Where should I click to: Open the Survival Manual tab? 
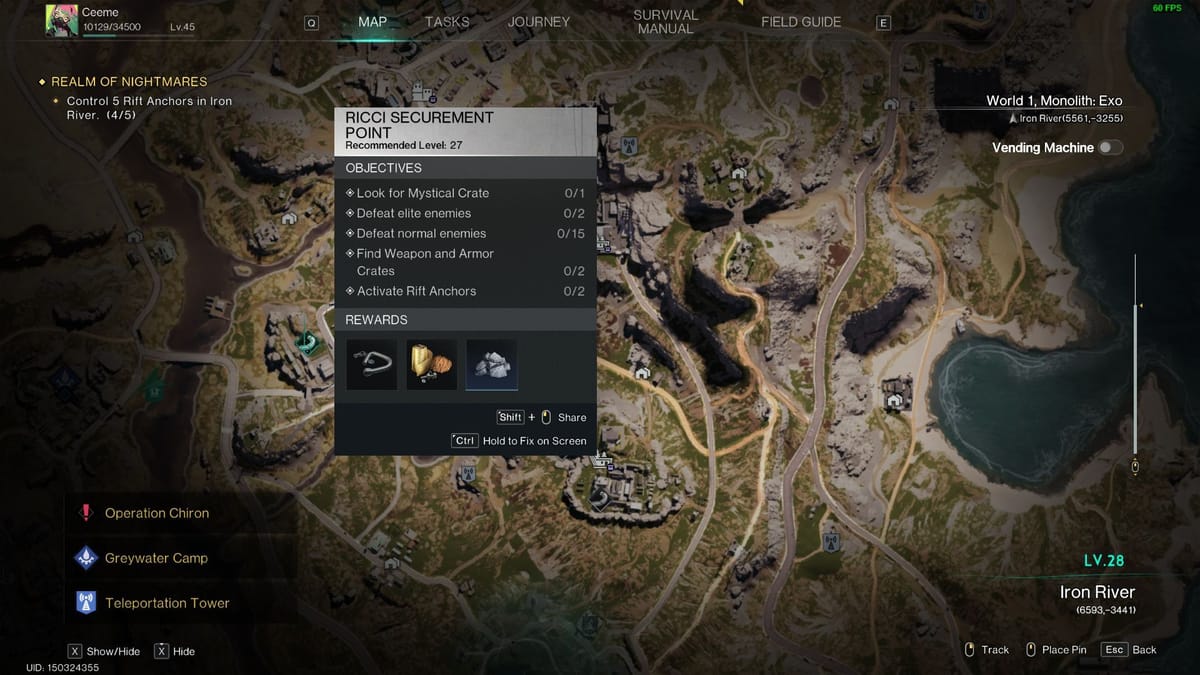(x=665, y=22)
